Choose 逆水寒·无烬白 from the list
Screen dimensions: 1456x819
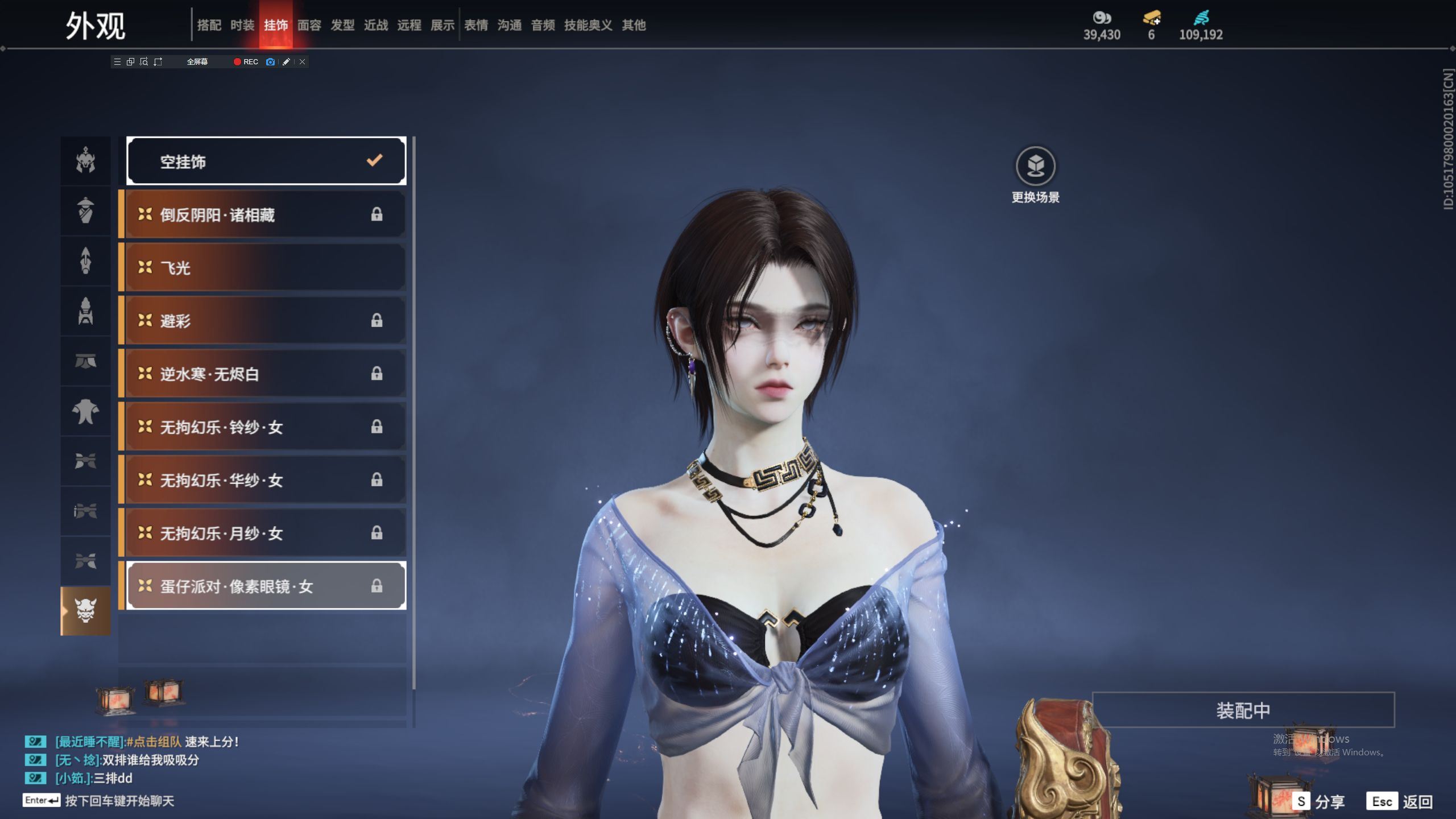(x=265, y=374)
